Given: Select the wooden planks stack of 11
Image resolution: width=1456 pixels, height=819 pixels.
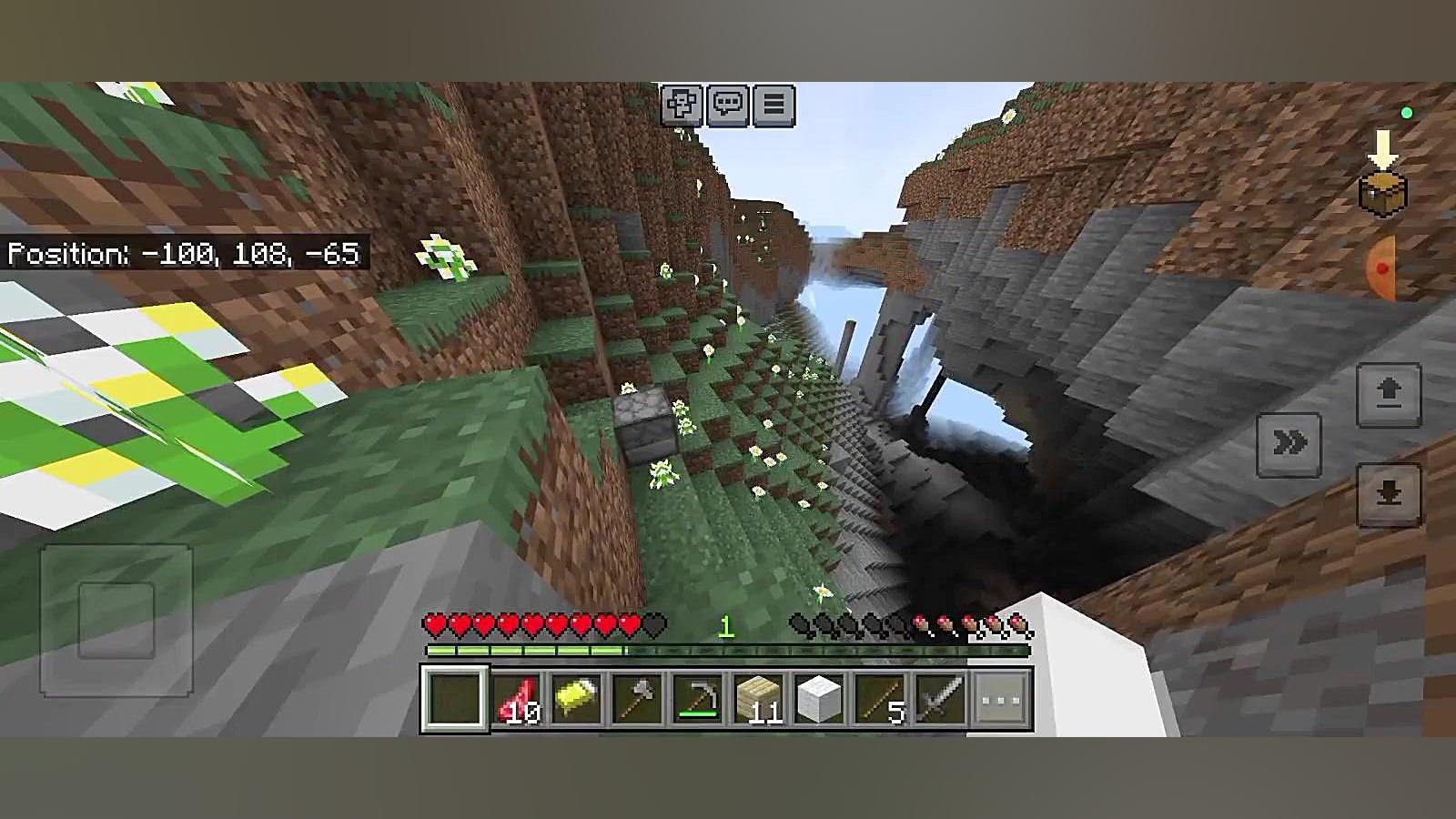Looking at the screenshot, I should click(758, 700).
